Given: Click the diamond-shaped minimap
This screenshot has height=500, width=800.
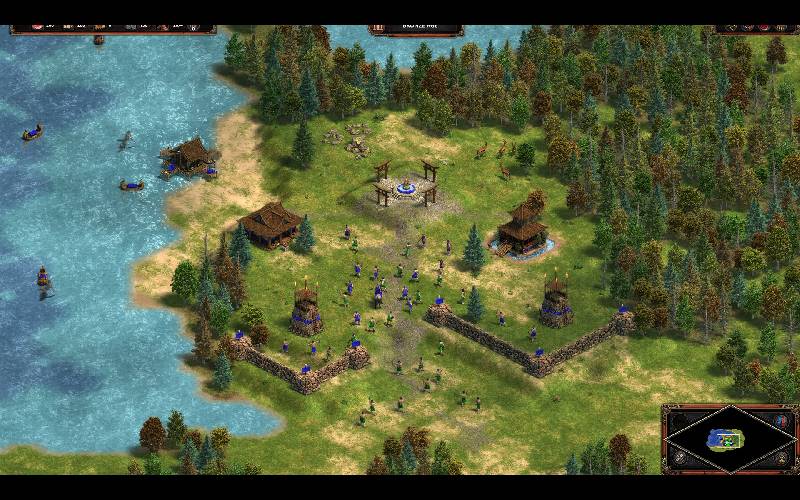Looking at the screenshot, I should coord(730,440).
